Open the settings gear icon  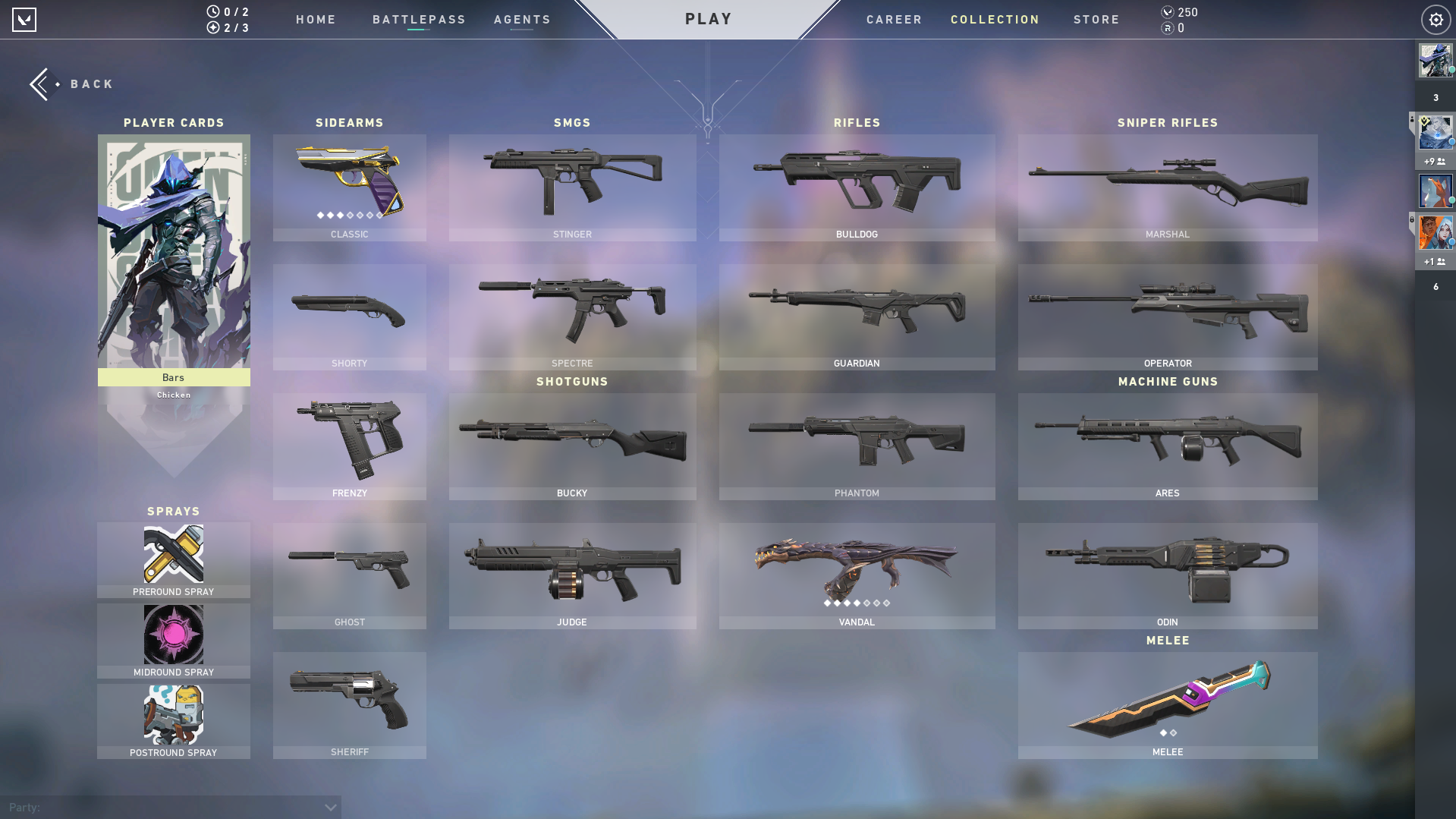point(1436,20)
